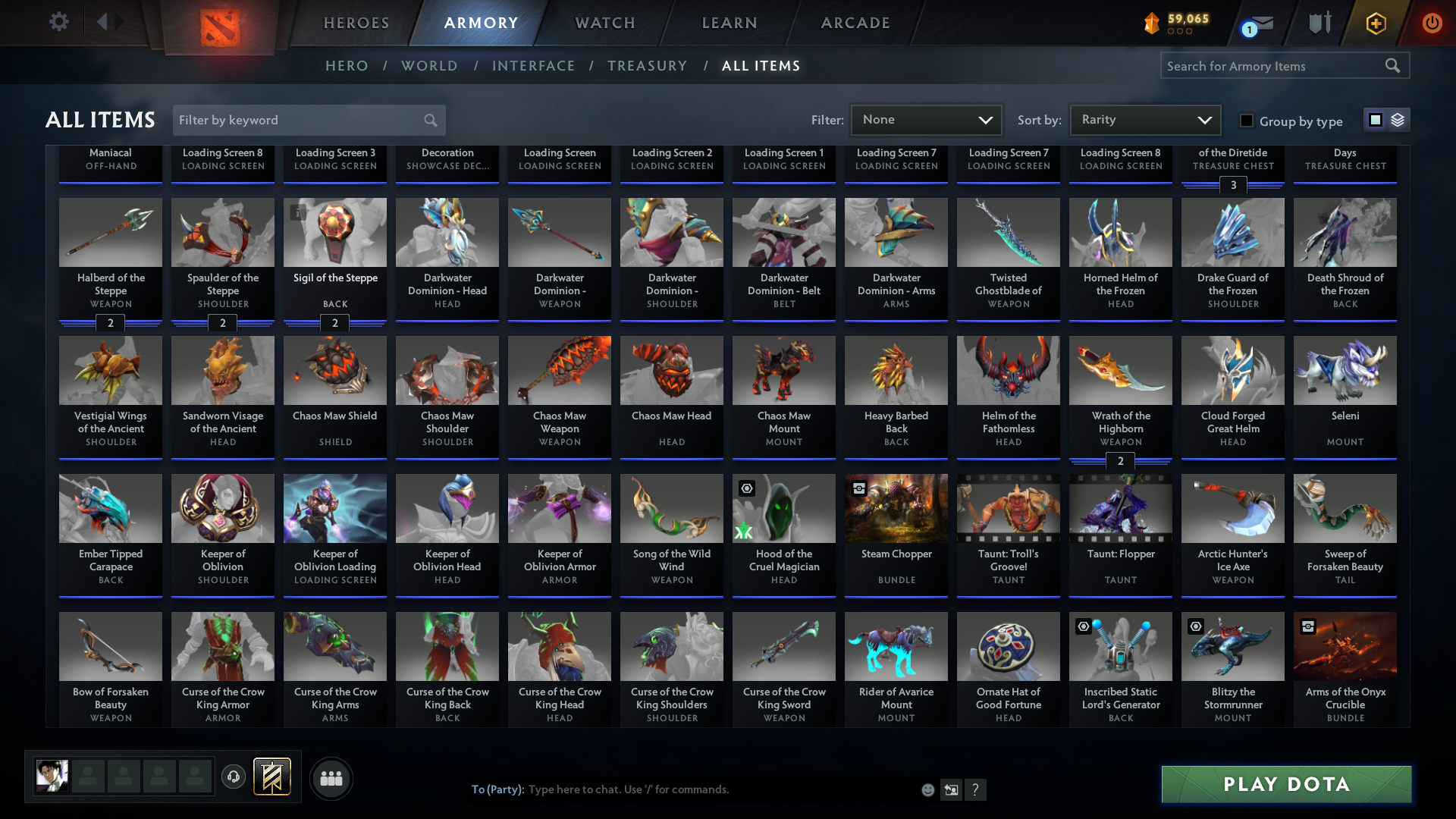
Task: Click the headset voice chat icon
Action: pyautogui.click(x=234, y=777)
